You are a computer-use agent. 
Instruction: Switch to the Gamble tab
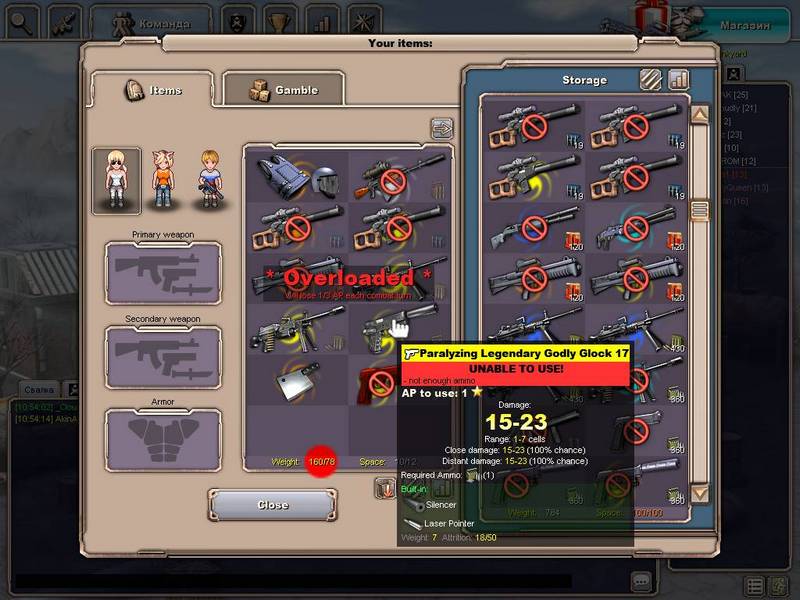click(283, 90)
